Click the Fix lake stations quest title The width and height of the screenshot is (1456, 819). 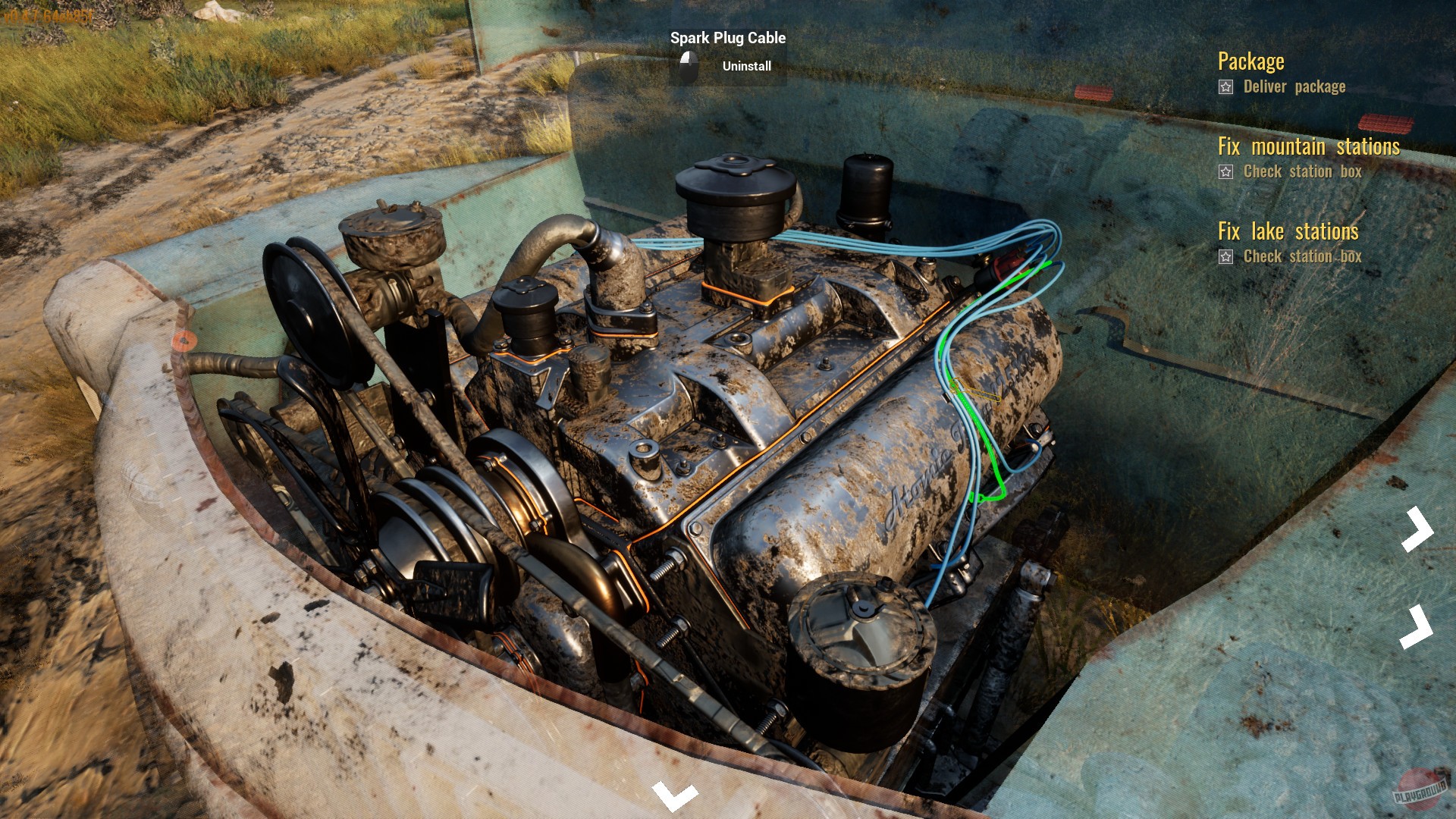pos(1289,232)
